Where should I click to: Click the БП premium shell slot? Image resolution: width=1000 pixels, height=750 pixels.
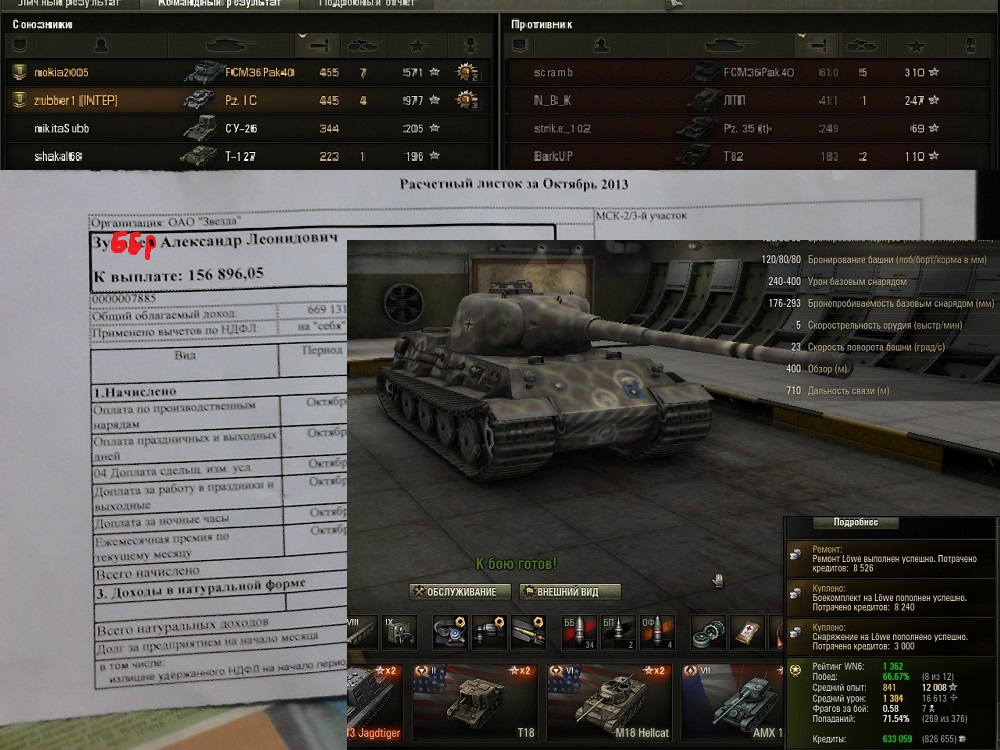[x=618, y=632]
